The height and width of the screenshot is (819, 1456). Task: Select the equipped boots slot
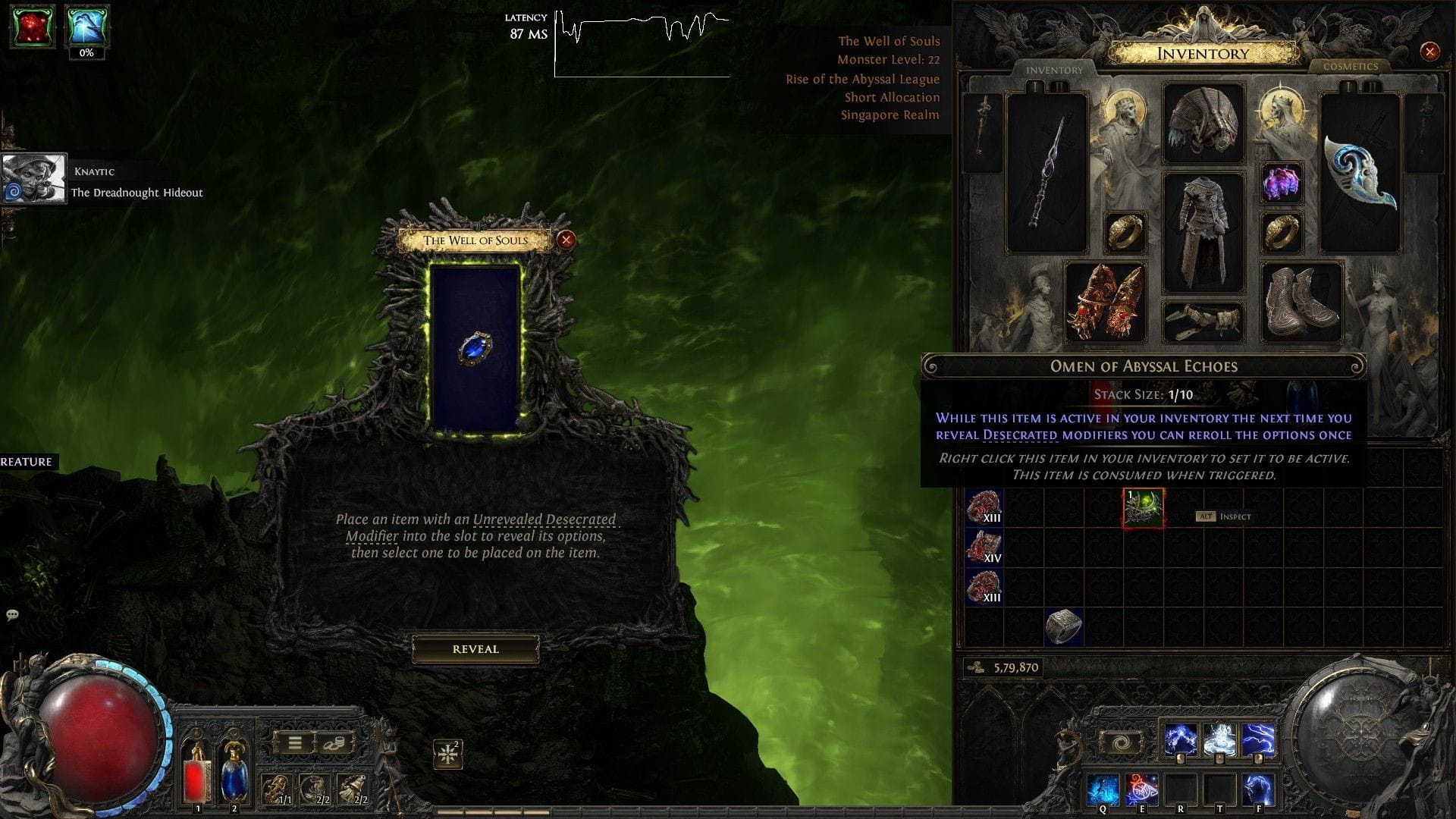coord(1301,303)
